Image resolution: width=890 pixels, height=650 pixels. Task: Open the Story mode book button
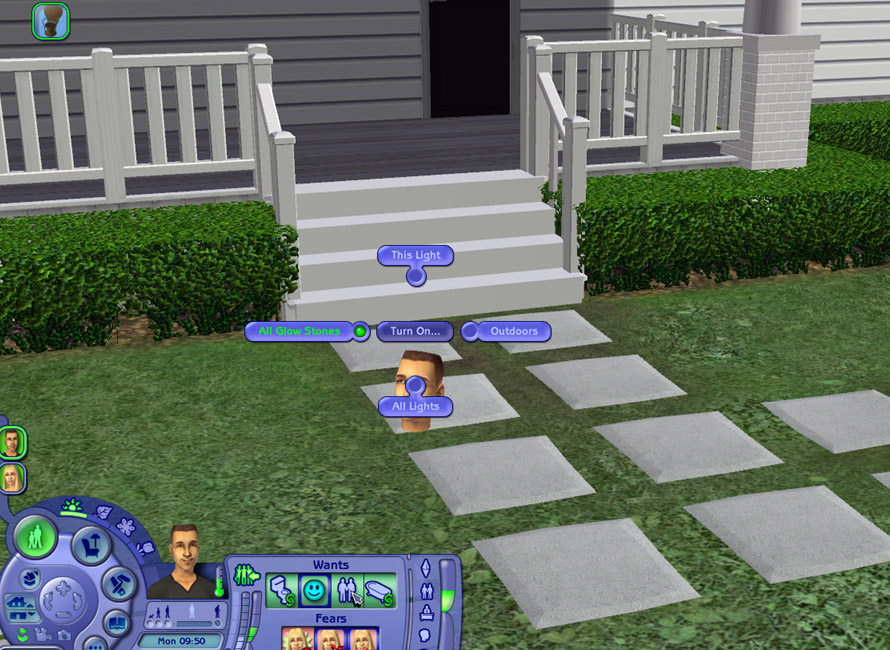tap(117, 624)
